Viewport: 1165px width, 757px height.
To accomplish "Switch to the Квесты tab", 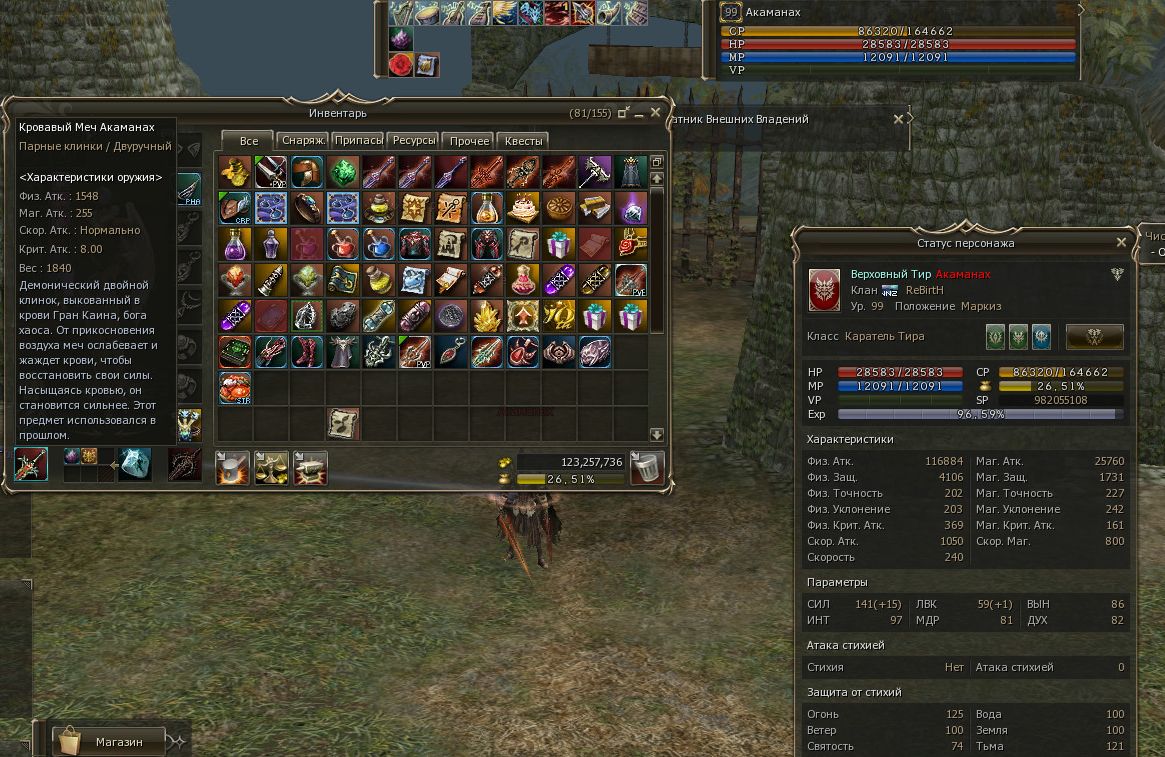I will 523,141.
